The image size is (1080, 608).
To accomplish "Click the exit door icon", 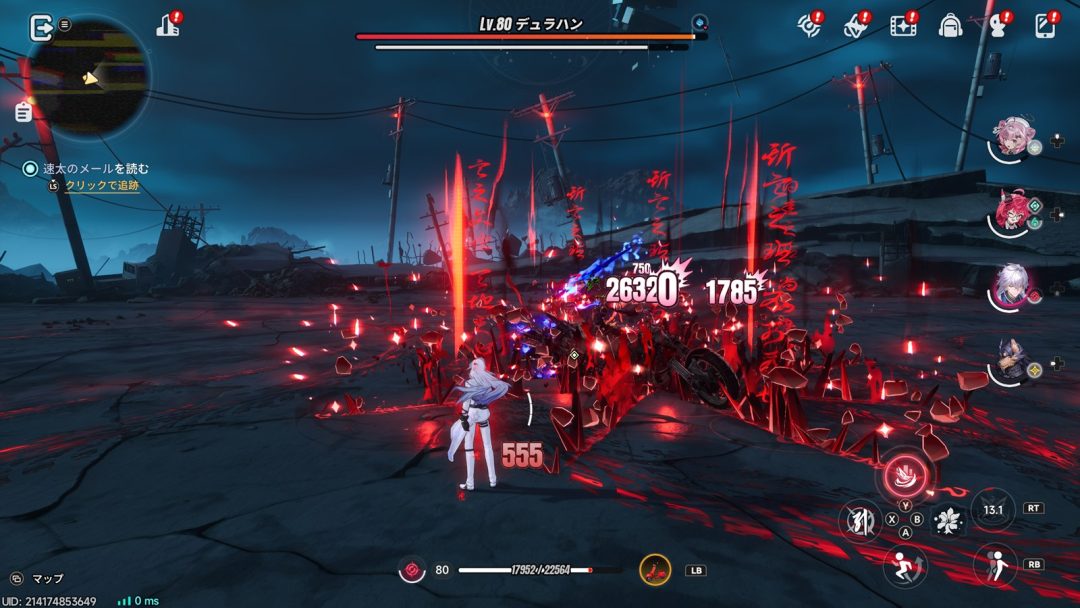I will 41,28.
